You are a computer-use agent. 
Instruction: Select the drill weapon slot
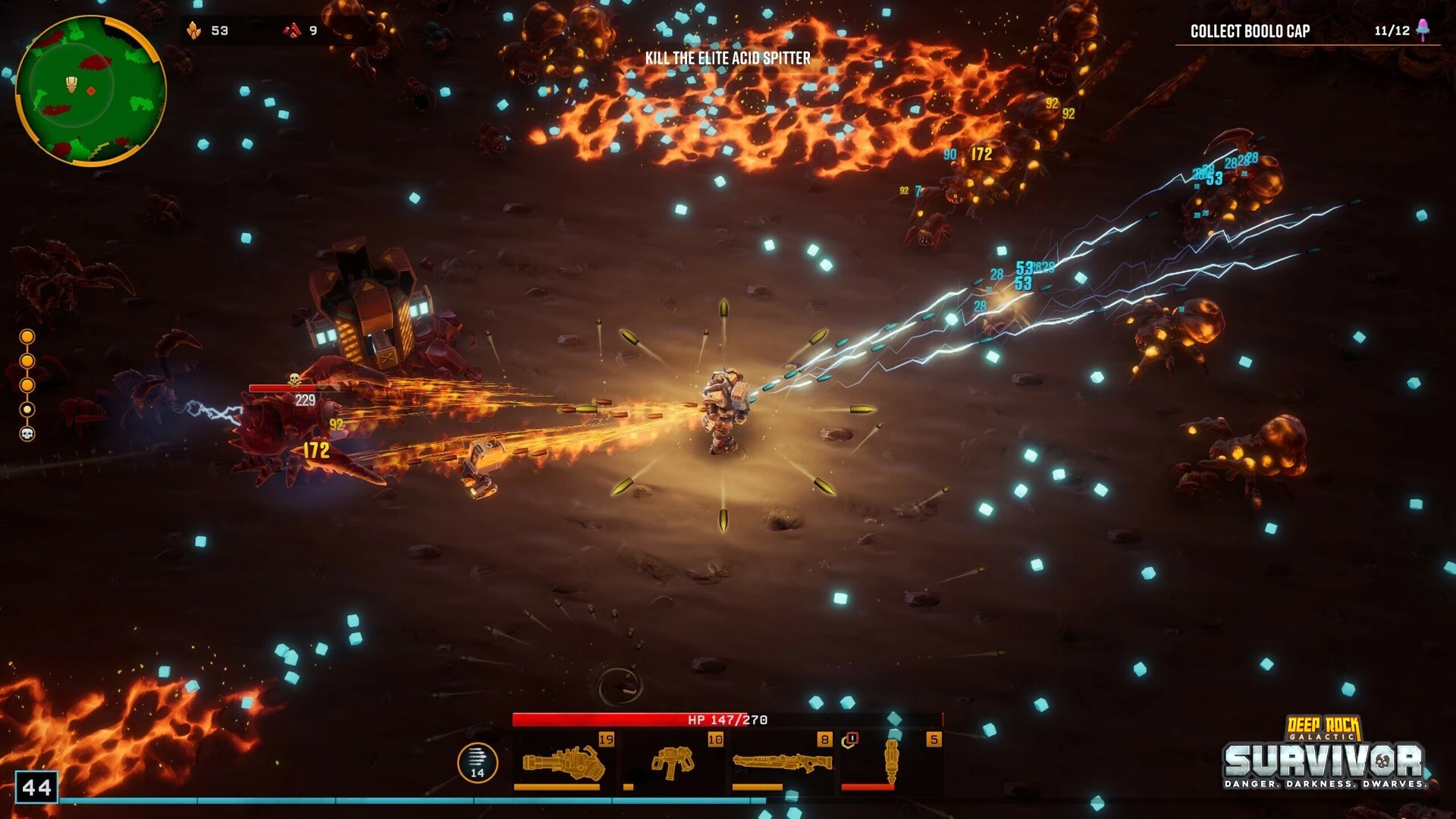[x=891, y=761]
